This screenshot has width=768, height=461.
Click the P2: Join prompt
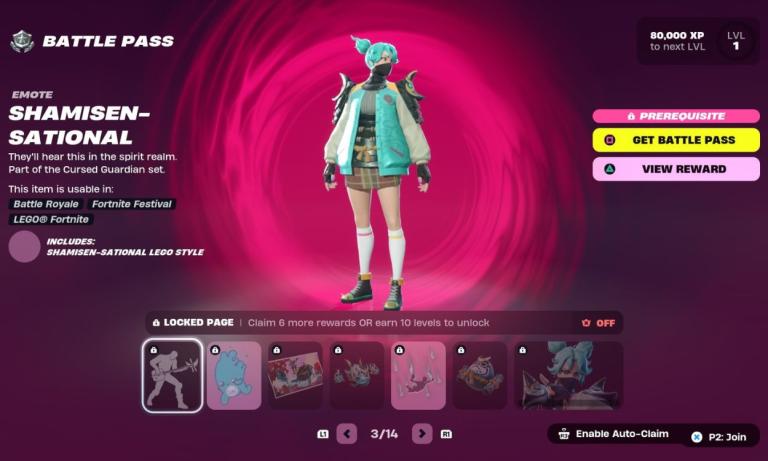click(x=721, y=437)
